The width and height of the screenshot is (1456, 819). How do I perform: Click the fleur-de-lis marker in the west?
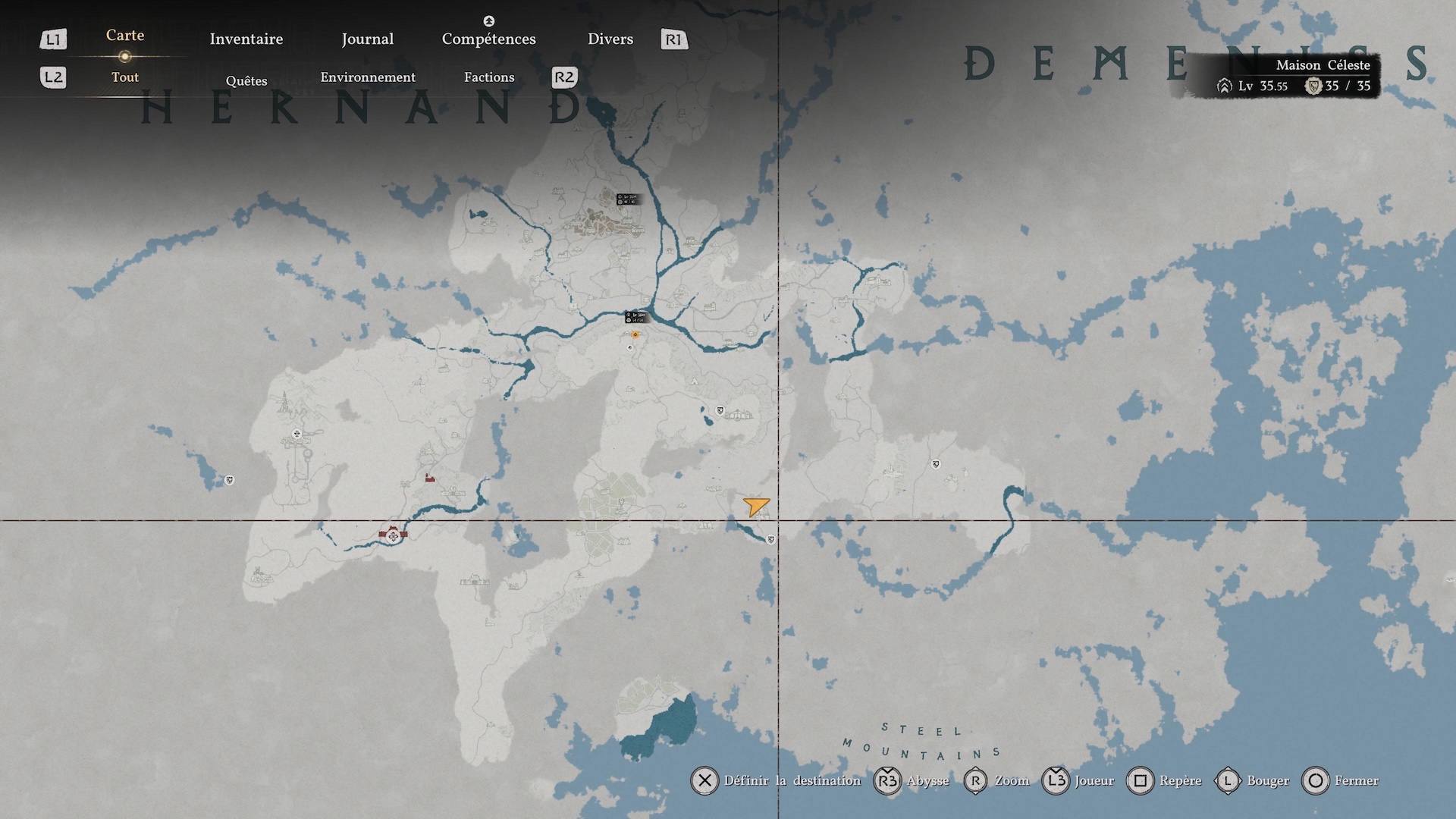click(297, 434)
